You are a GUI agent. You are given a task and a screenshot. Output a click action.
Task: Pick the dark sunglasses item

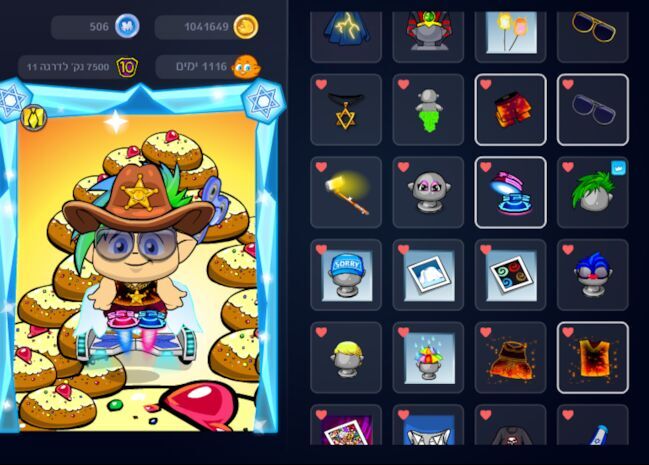pos(592,110)
